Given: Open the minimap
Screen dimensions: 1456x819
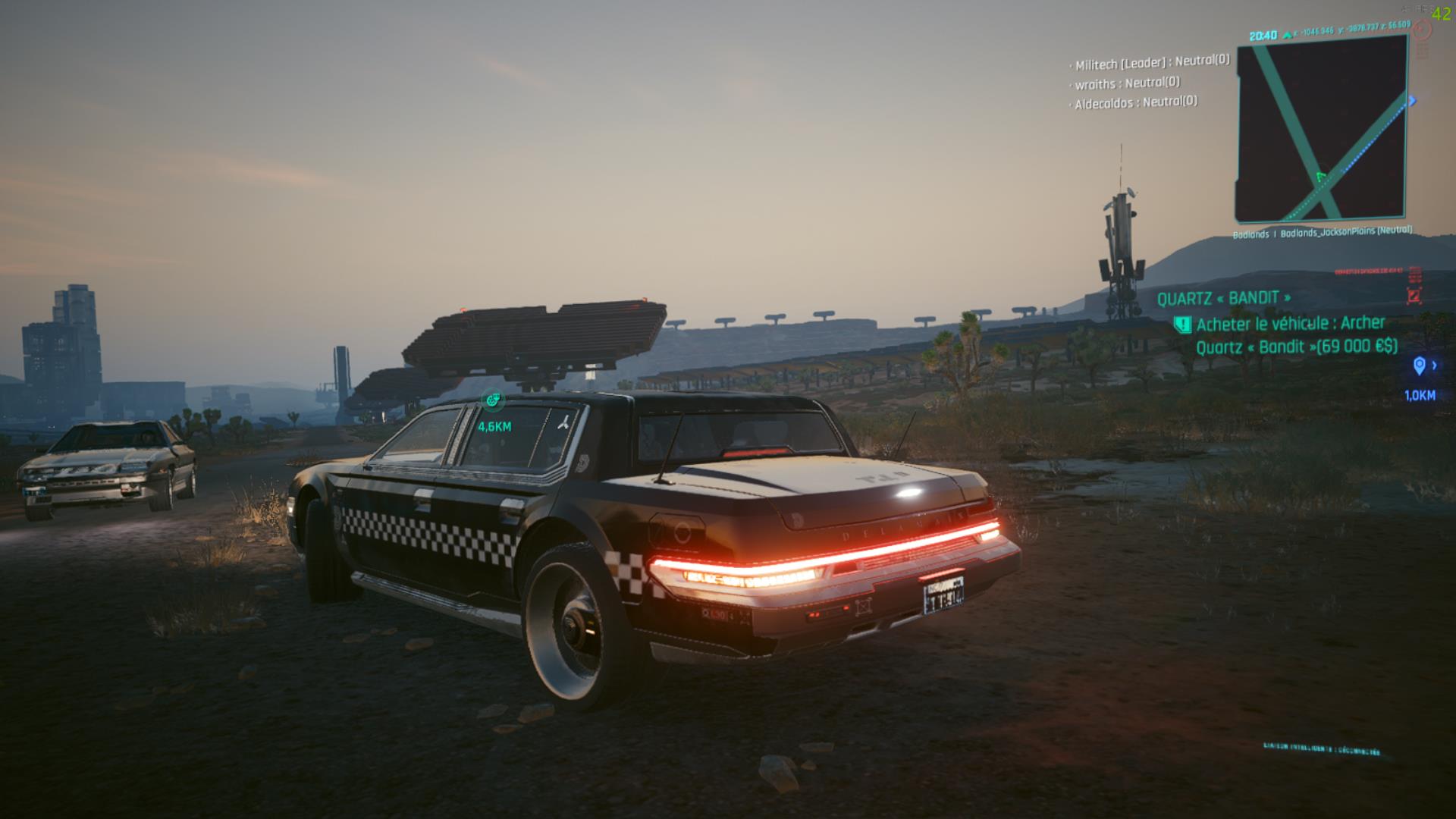Looking at the screenshot, I should 1322,129.
